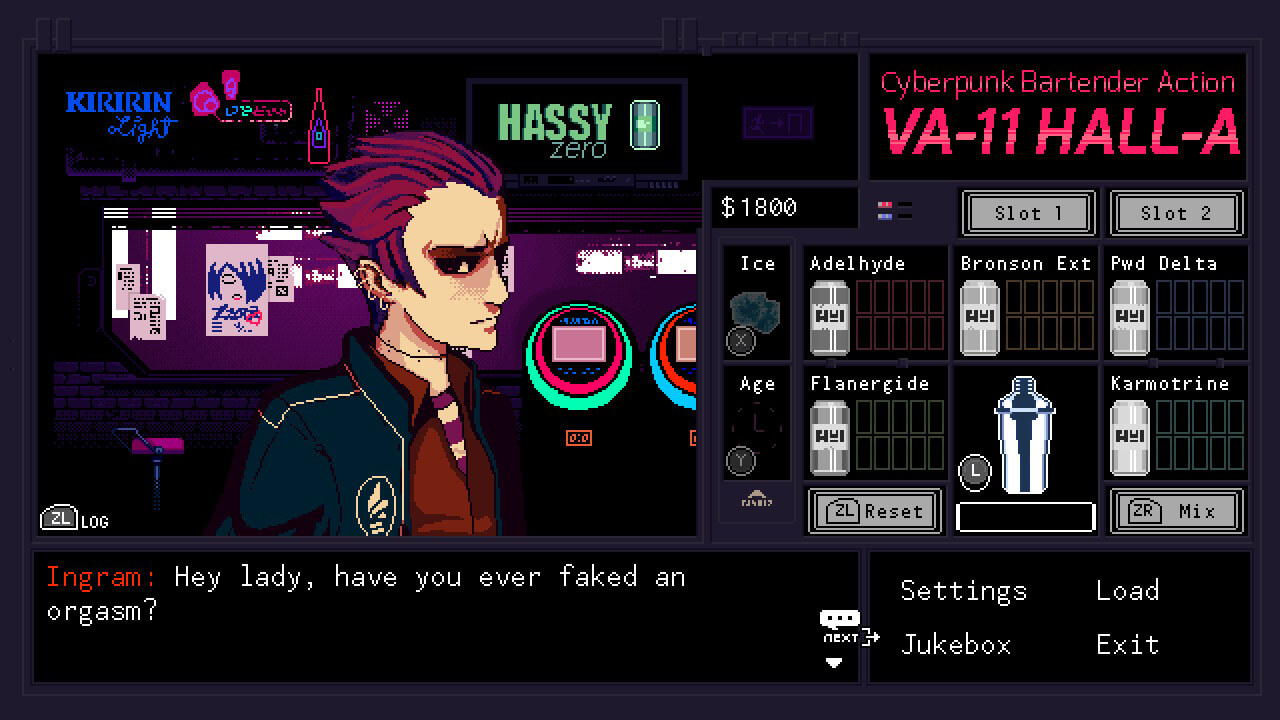
Task: Add Karmotrine from its can
Action: pos(1129,437)
